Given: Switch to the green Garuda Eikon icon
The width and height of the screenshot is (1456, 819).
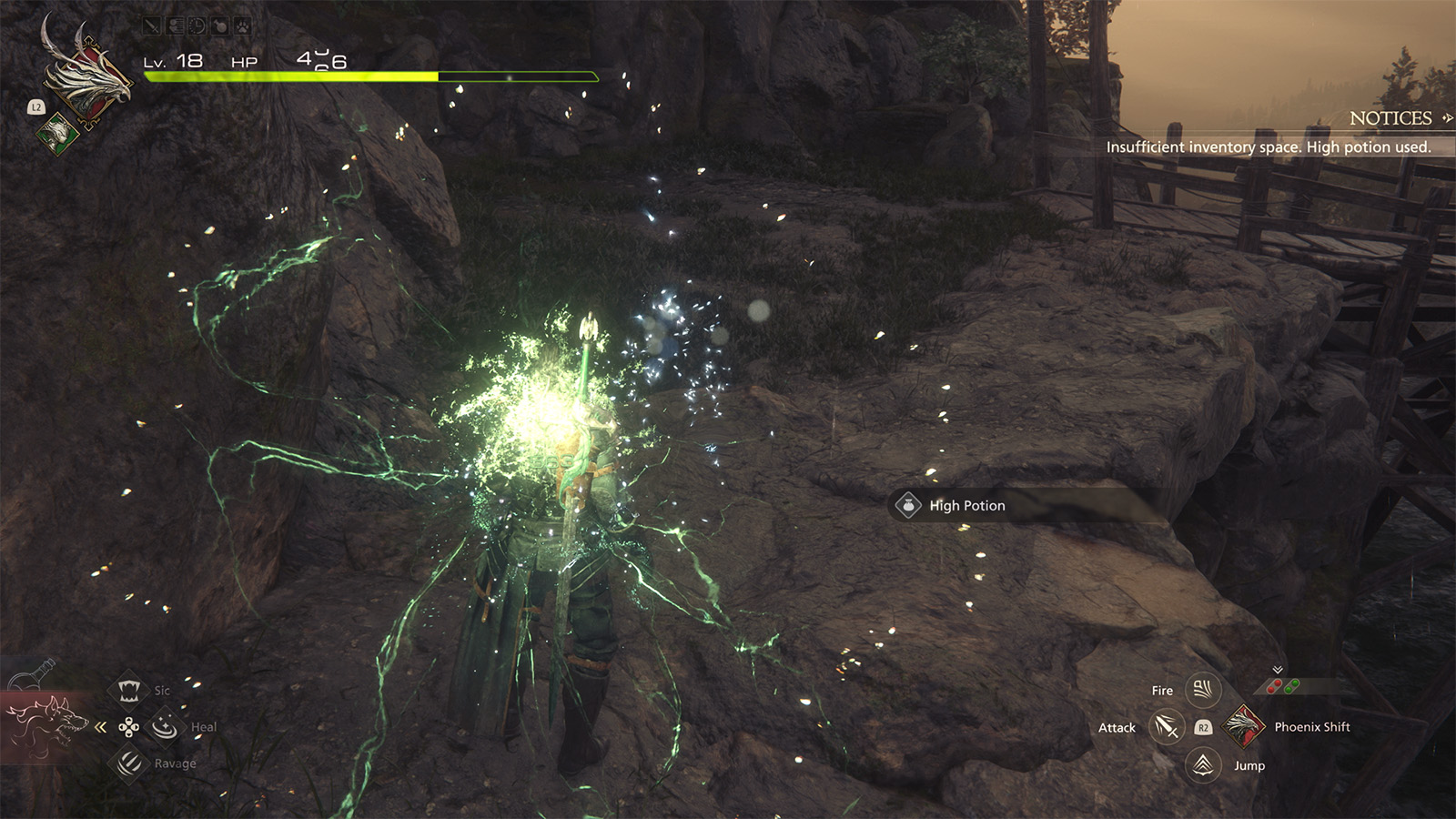Looking at the screenshot, I should [x=57, y=134].
